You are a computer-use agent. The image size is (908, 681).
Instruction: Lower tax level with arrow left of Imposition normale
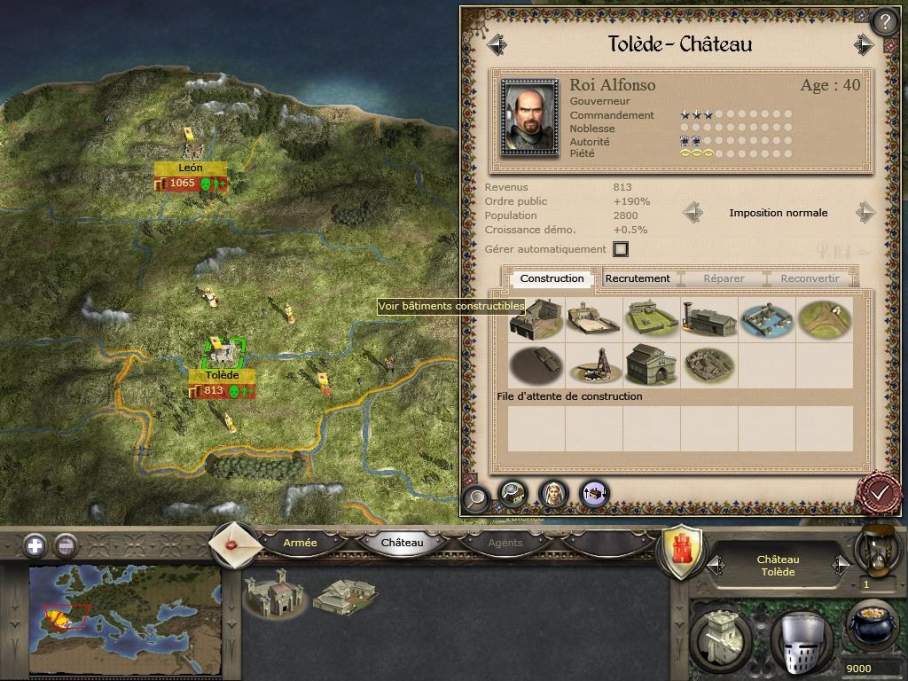coord(692,213)
